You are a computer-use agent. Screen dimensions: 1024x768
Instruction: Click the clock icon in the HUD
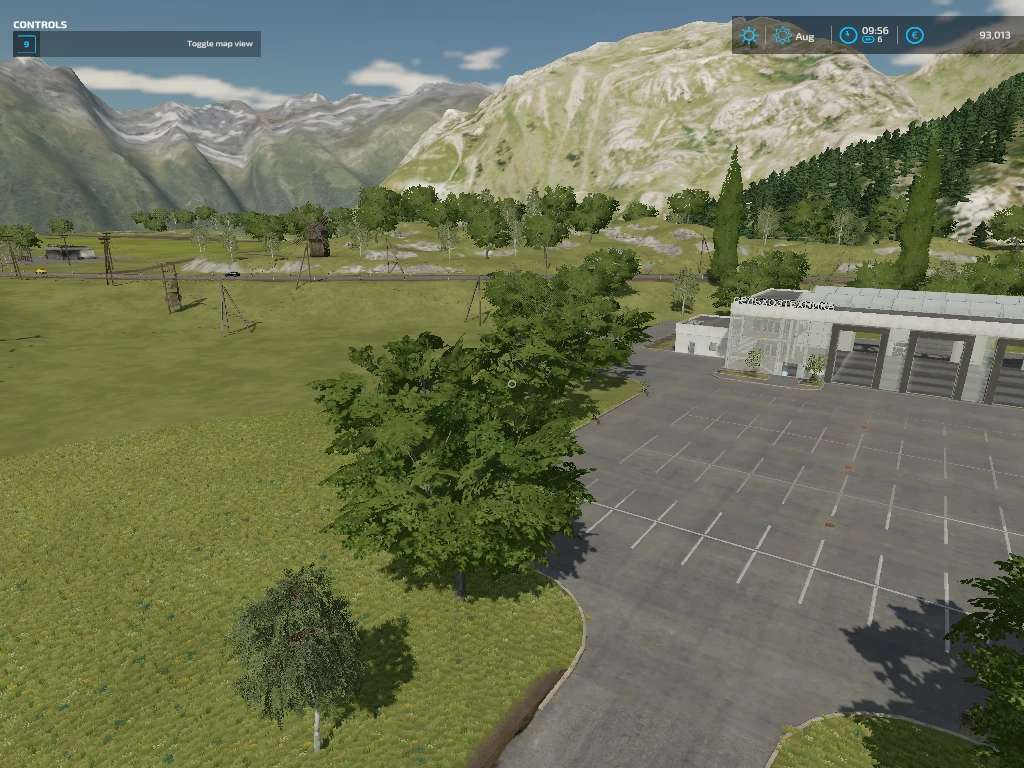(x=848, y=36)
